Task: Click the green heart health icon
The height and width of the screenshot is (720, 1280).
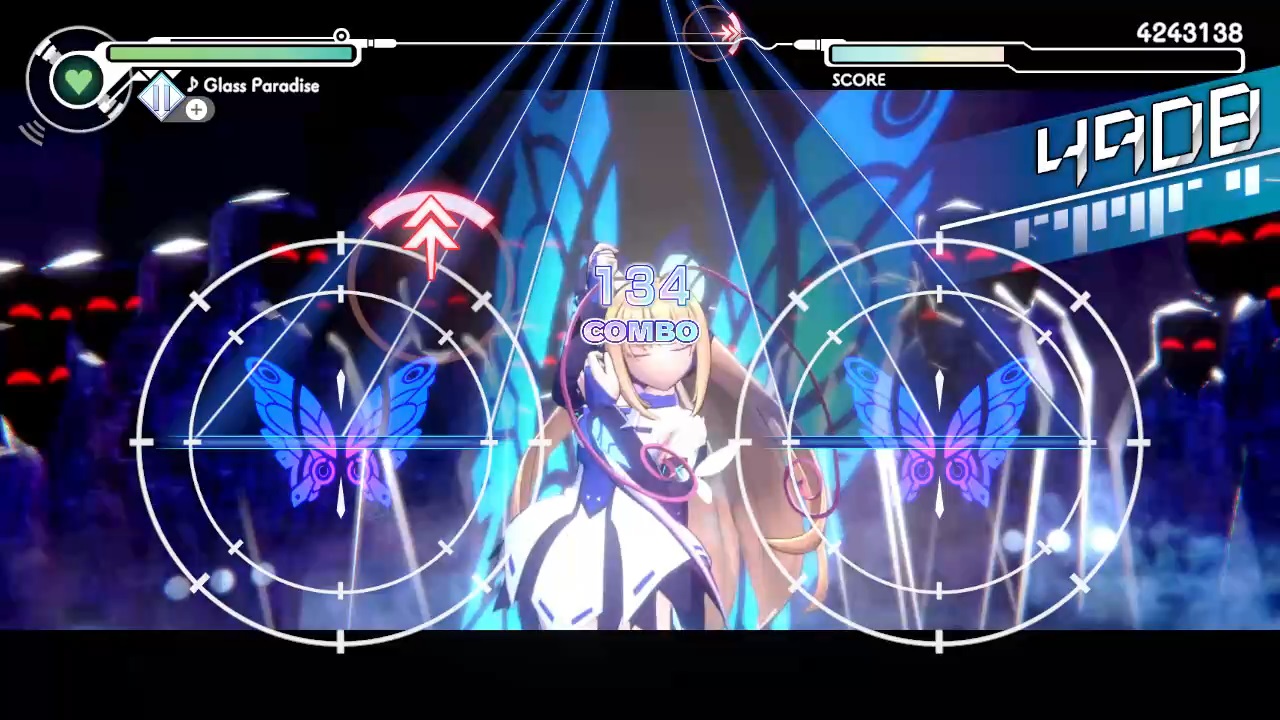Action: pyautogui.click(x=78, y=80)
